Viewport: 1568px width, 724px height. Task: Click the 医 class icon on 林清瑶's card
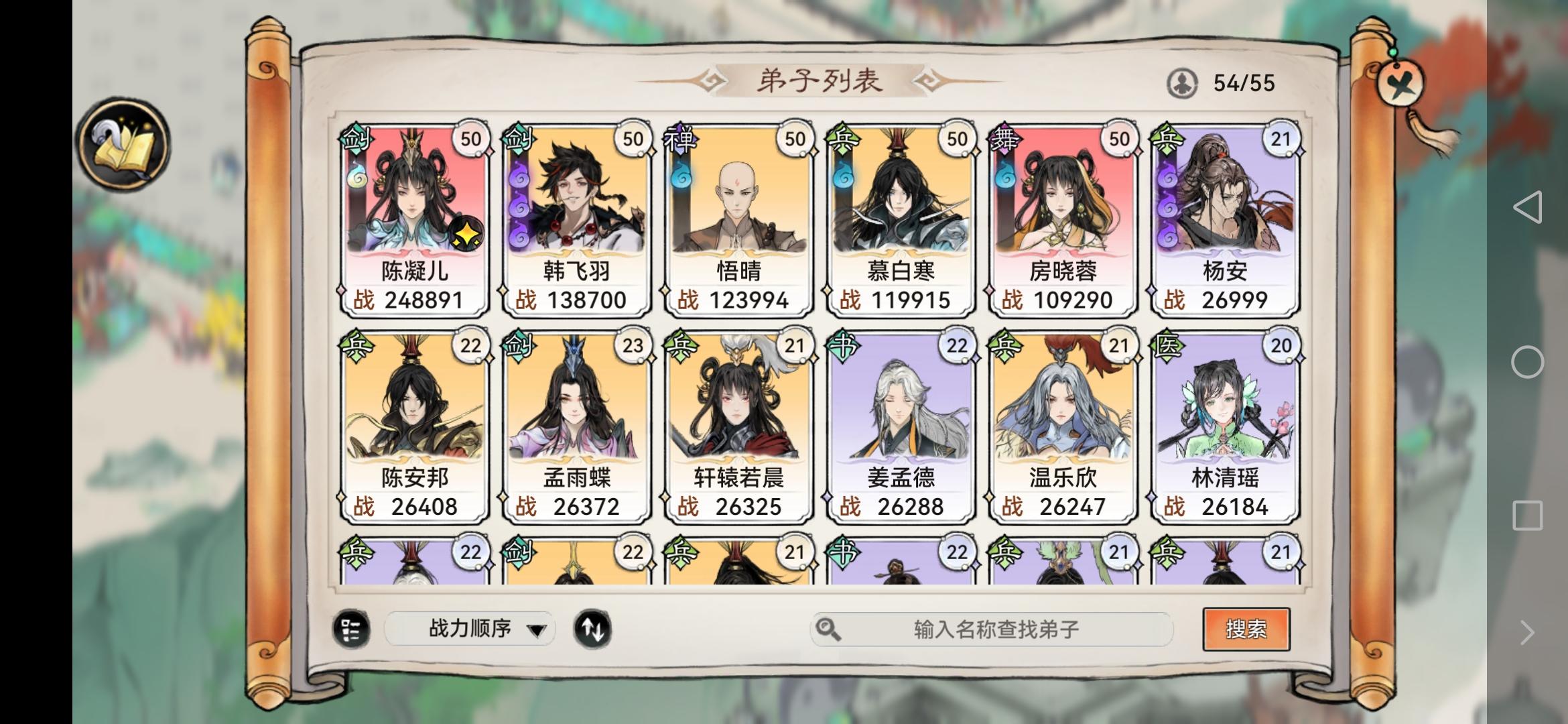1166,345
